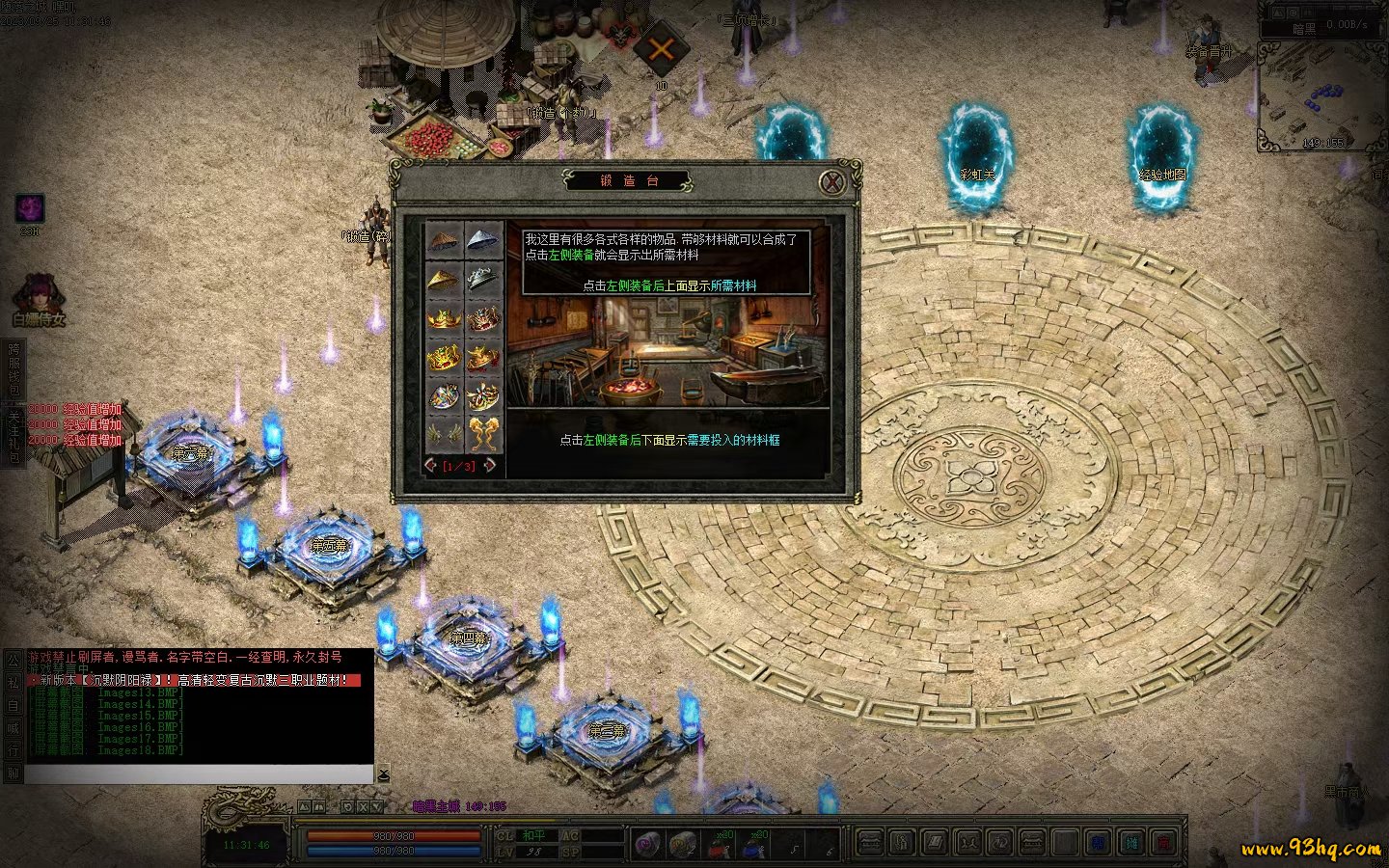
Task: Select the pair of feathered wings item
Action: click(444, 434)
